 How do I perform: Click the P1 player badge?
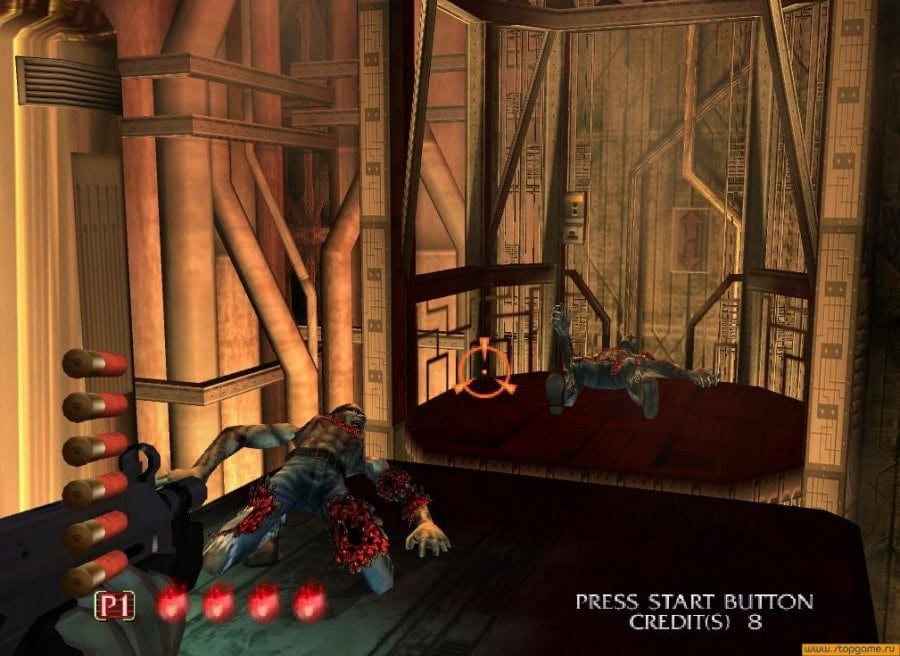coord(117,604)
